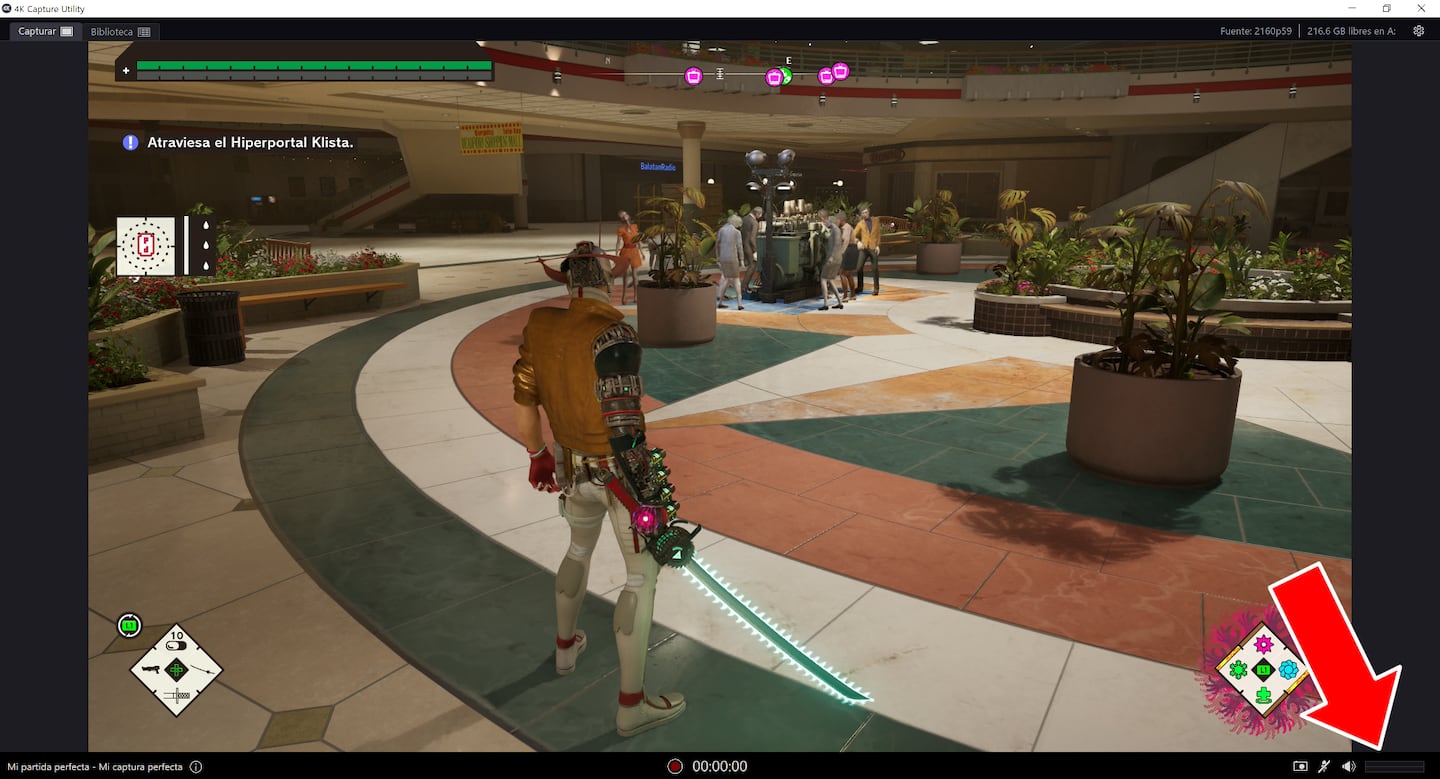Click the Klista Hyperportal objective tracker
Image resolution: width=1440 pixels, height=779 pixels.
[239, 143]
